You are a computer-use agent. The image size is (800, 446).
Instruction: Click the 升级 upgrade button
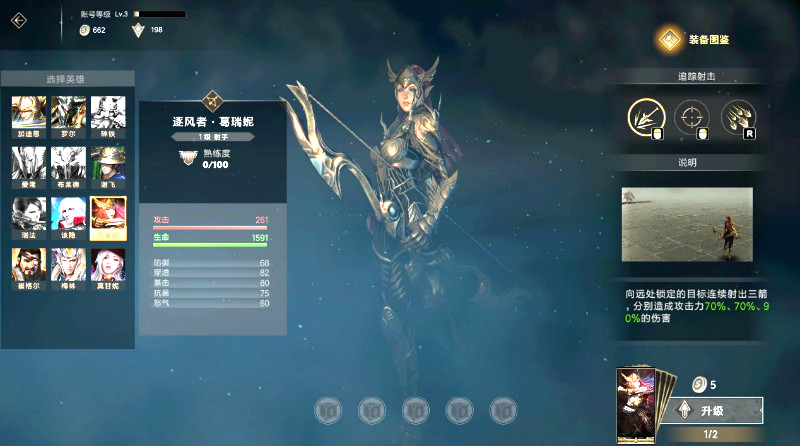tap(719, 410)
